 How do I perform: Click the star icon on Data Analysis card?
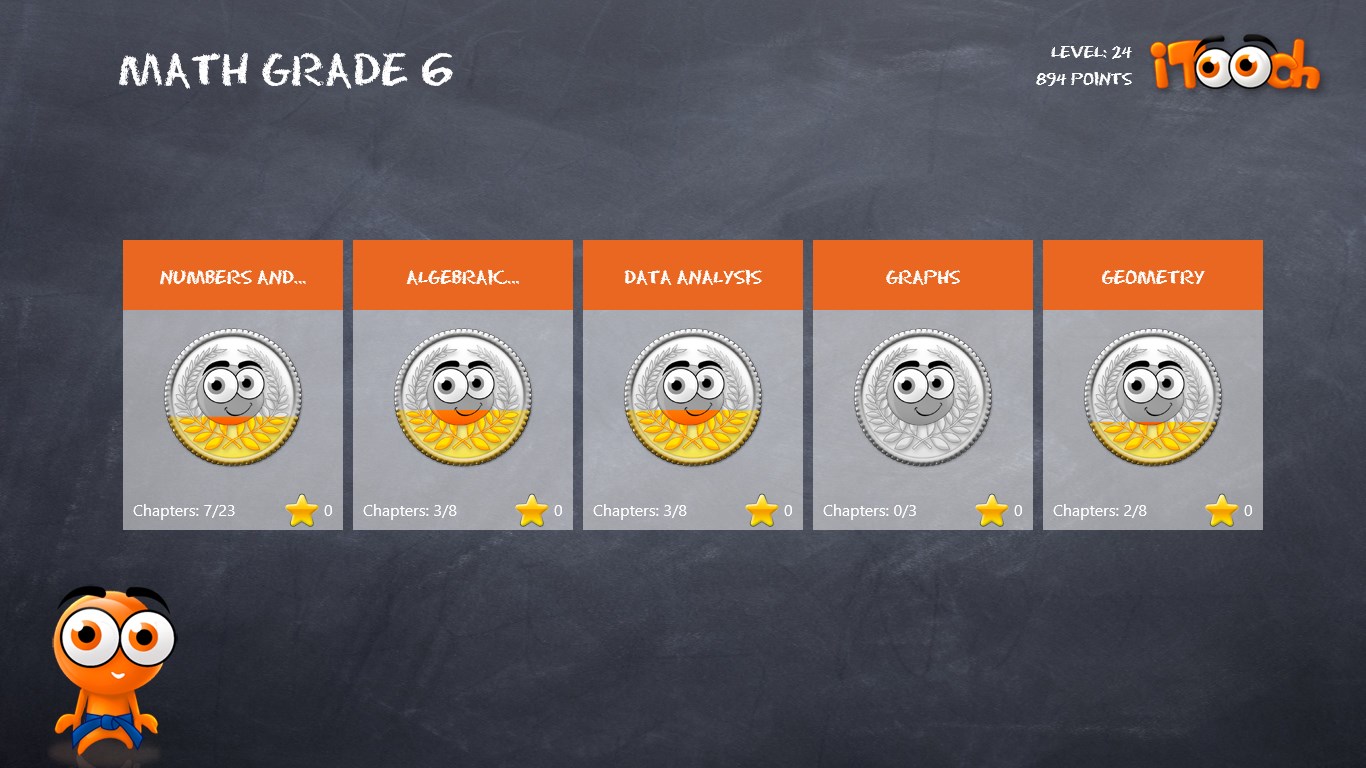click(762, 509)
